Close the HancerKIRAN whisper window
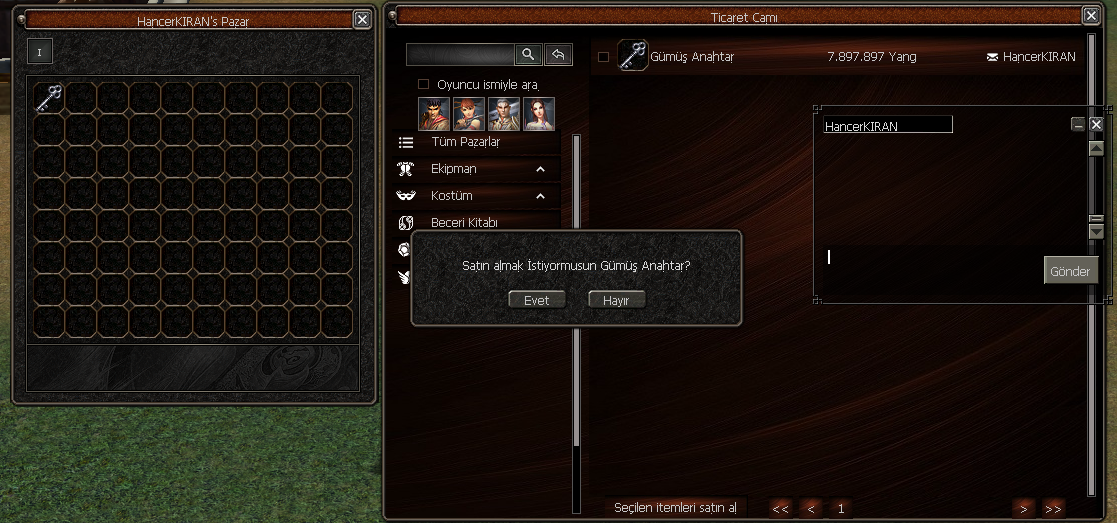The width and height of the screenshot is (1117, 523). click(1096, 124)
